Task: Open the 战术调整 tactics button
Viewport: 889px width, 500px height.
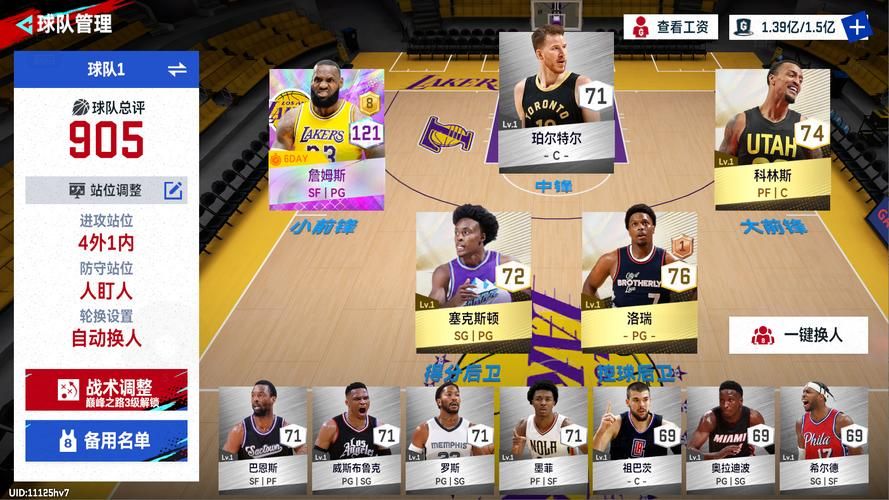Action: [x=106, y=390]
